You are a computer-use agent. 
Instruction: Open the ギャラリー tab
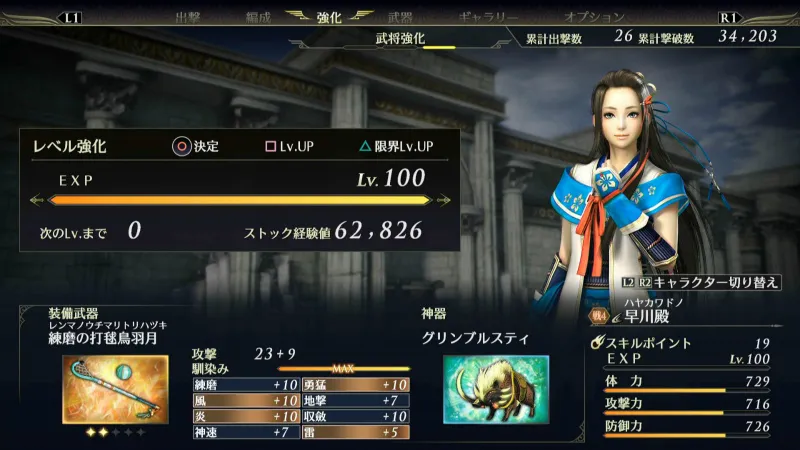489,17
